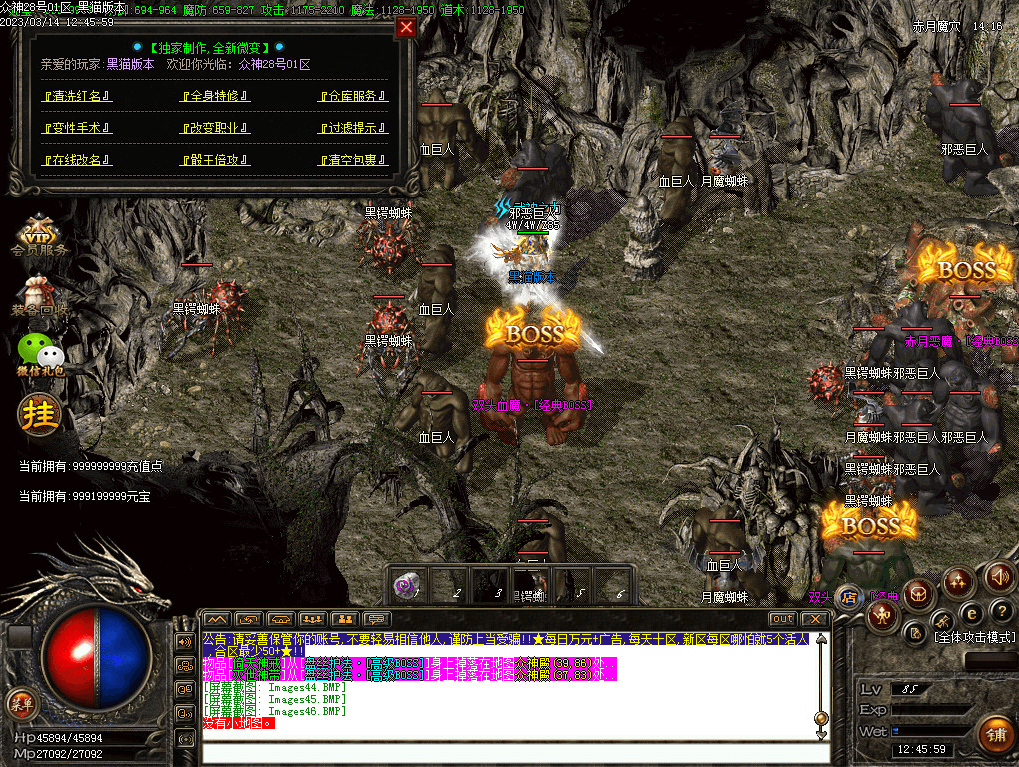The width and height of the screenshot is (1019, 767).
Task: Choose the 骰王倍攻 option
Action: 215,160
